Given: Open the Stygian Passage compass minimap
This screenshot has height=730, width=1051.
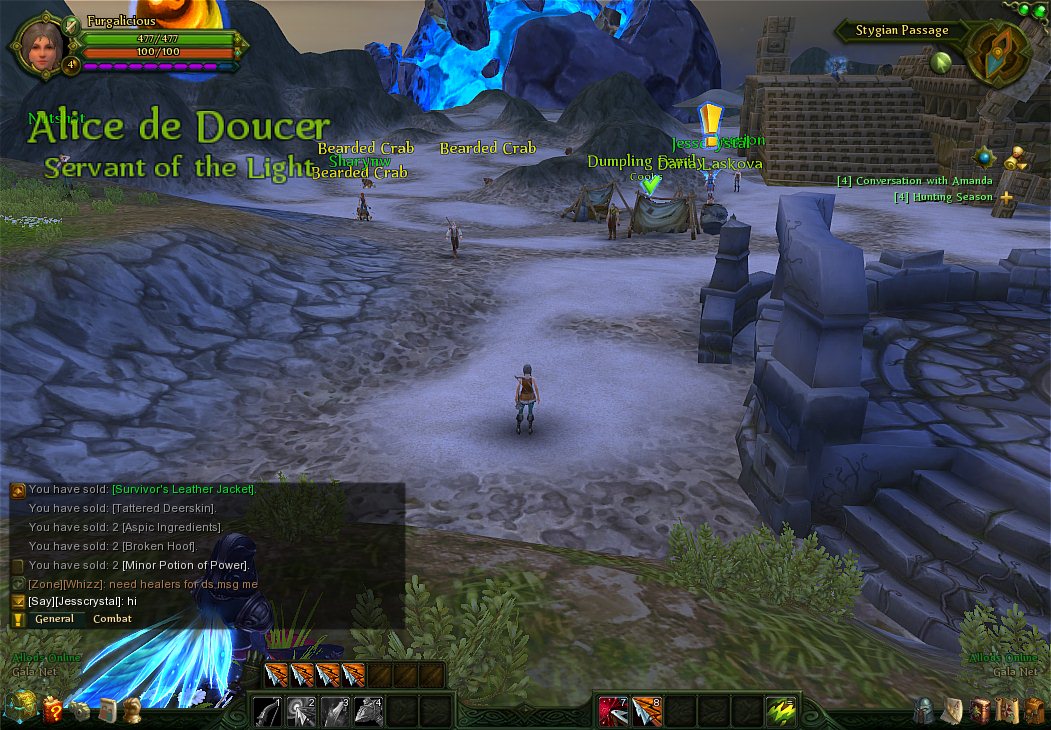Looking at the screenshot, I should (998, 53).
